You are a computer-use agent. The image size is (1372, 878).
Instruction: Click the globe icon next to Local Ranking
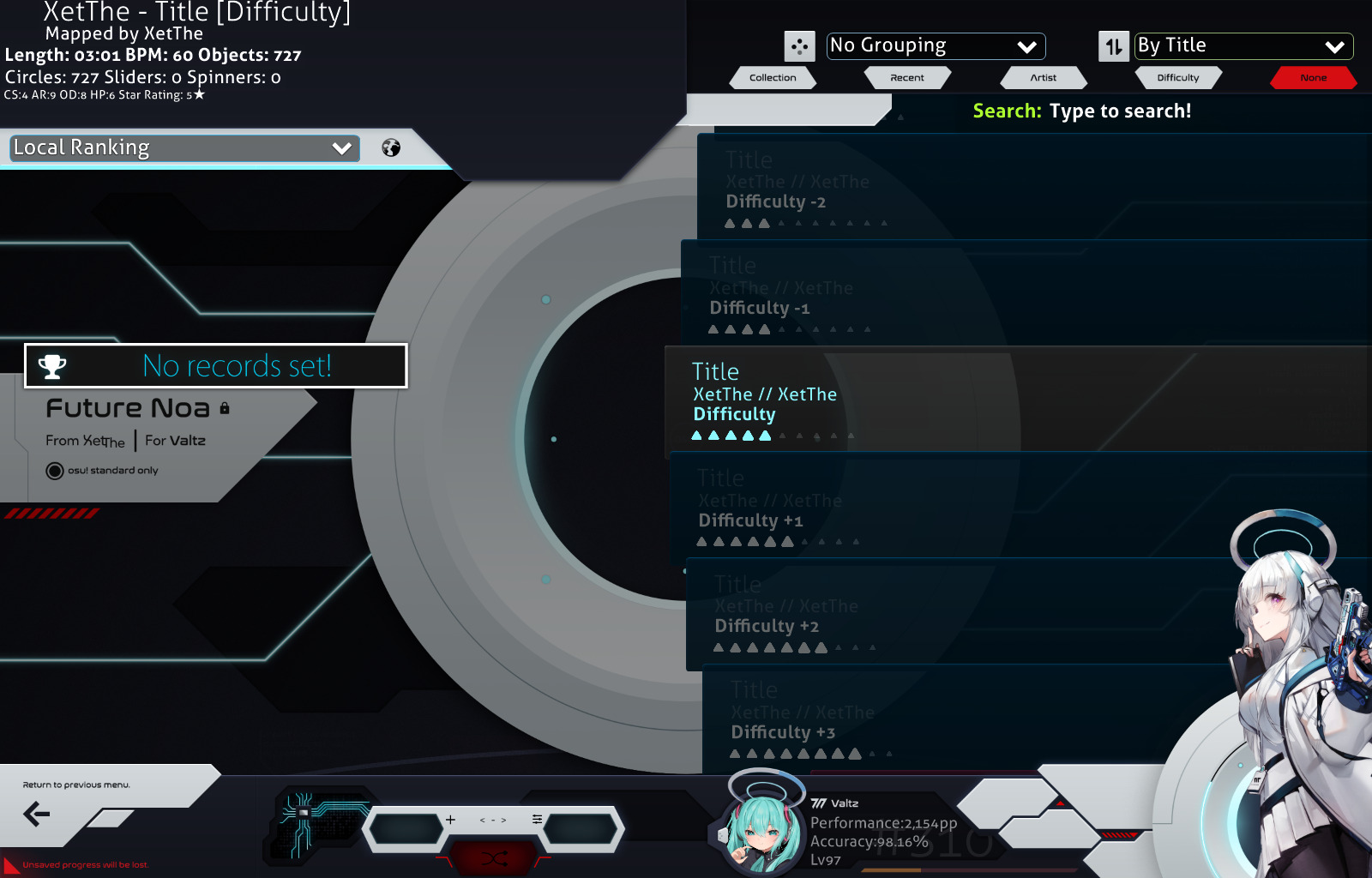tap(392, 147)
